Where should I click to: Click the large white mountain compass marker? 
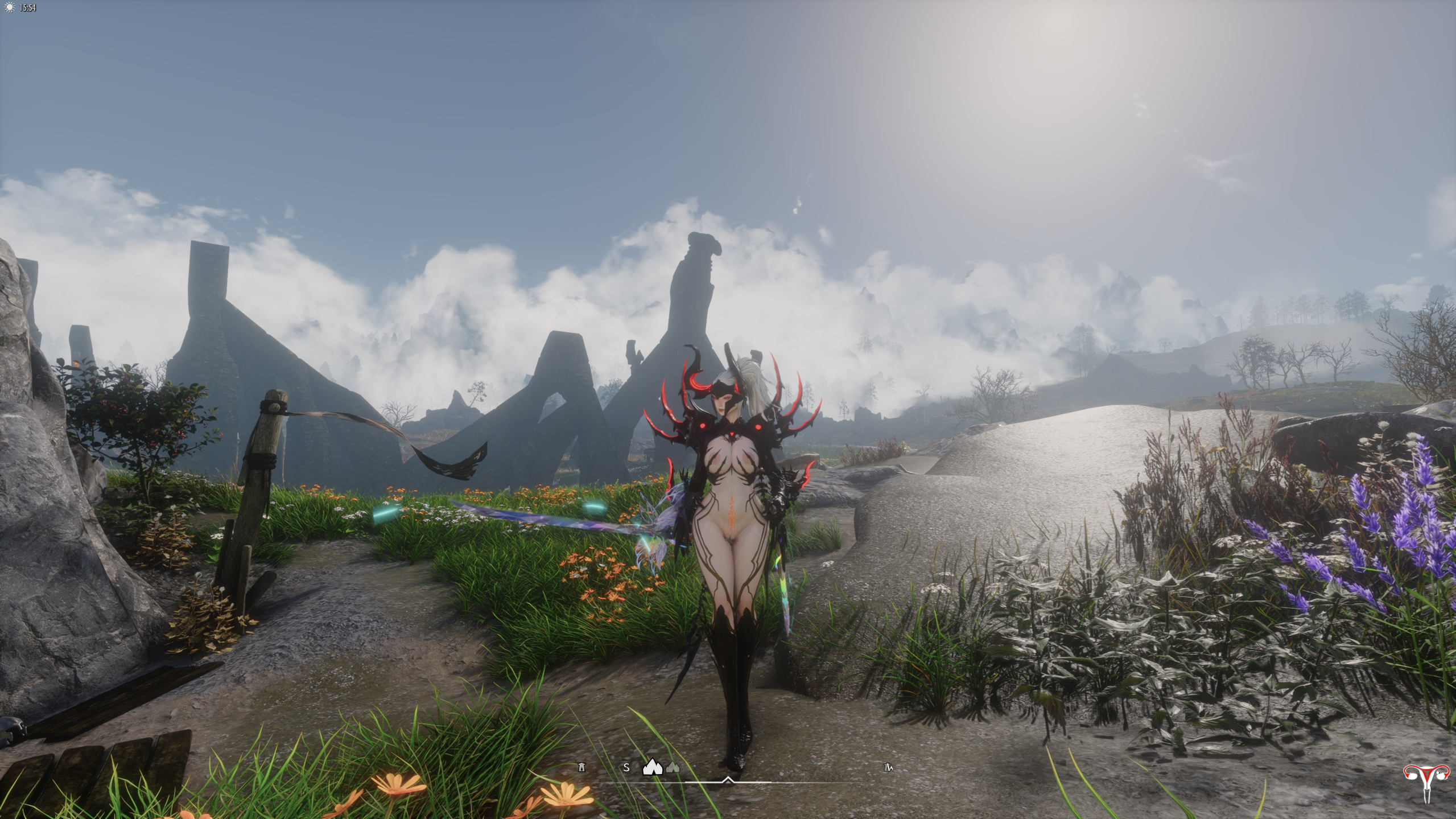(x=653, y=767)
